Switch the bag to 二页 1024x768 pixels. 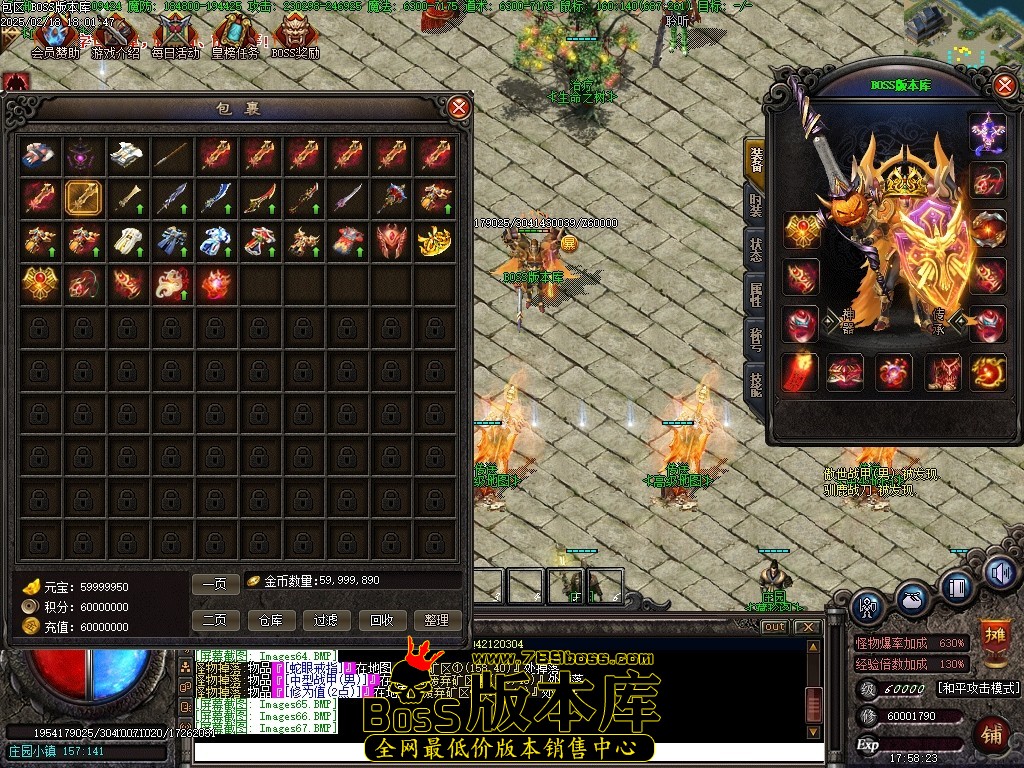coord(215,620)
